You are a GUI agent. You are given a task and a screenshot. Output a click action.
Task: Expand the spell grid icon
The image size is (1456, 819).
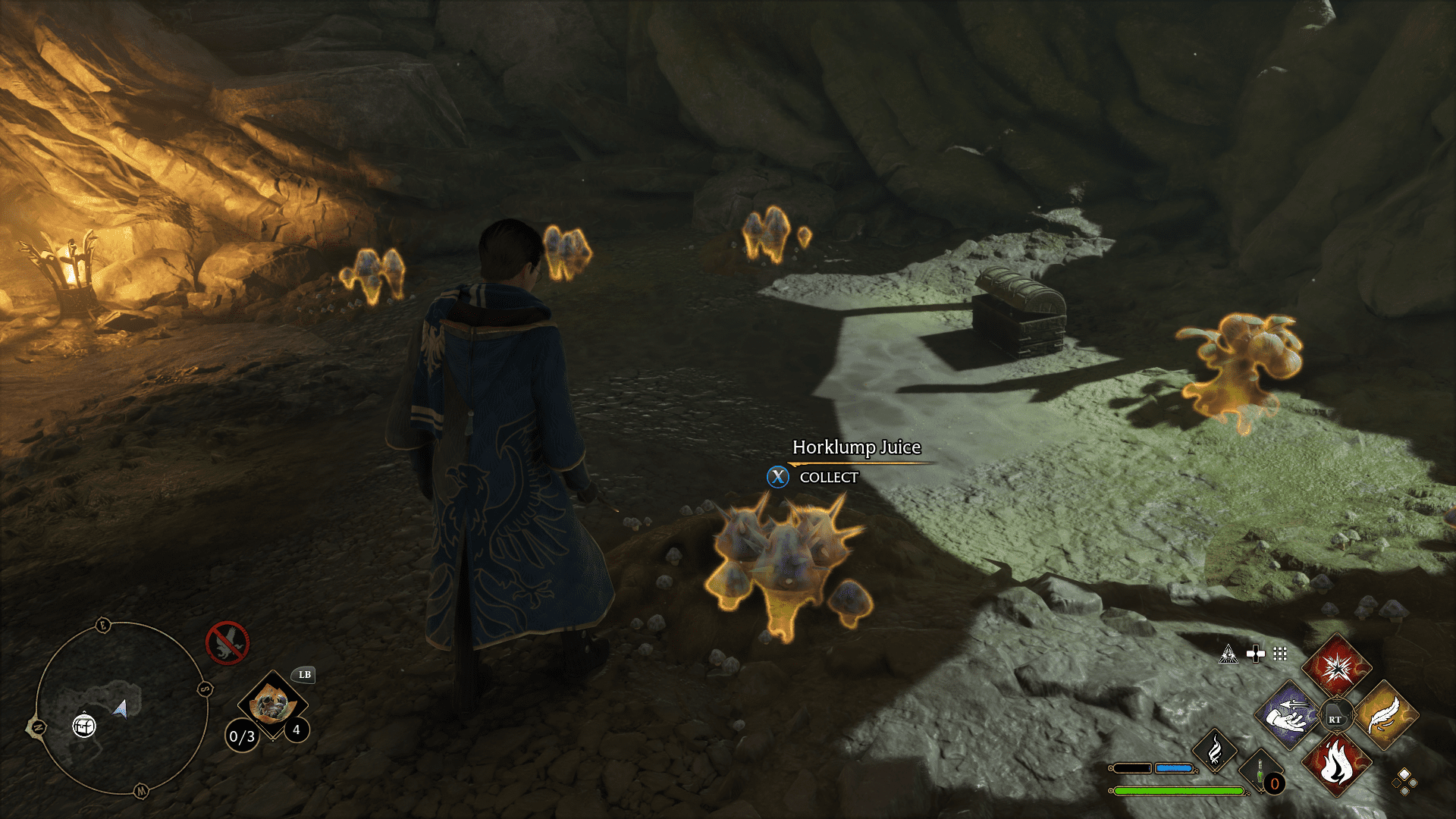pos(1279,654)
